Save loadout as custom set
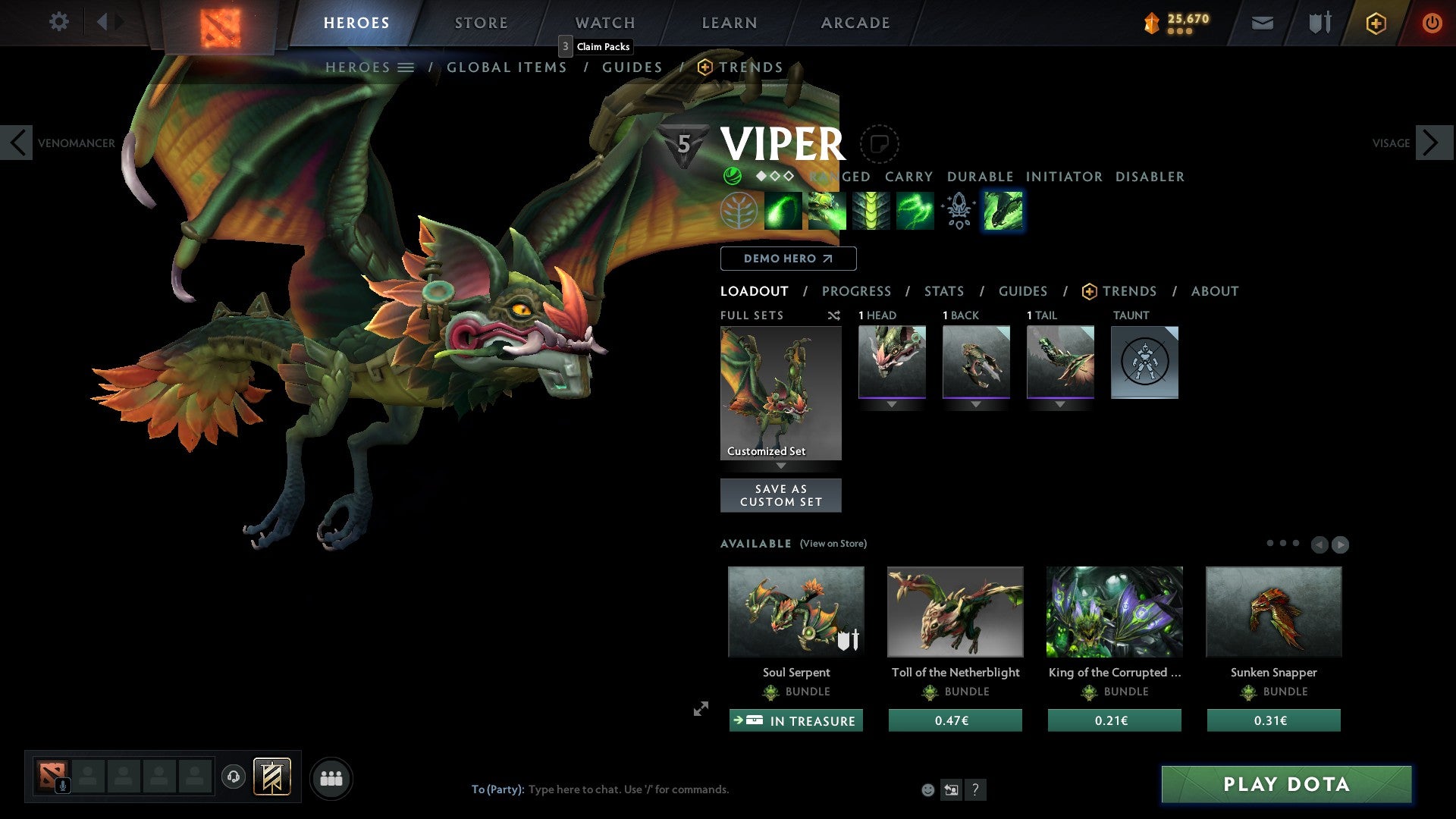This screenshot has width=1456, height=819. [780, 495]
